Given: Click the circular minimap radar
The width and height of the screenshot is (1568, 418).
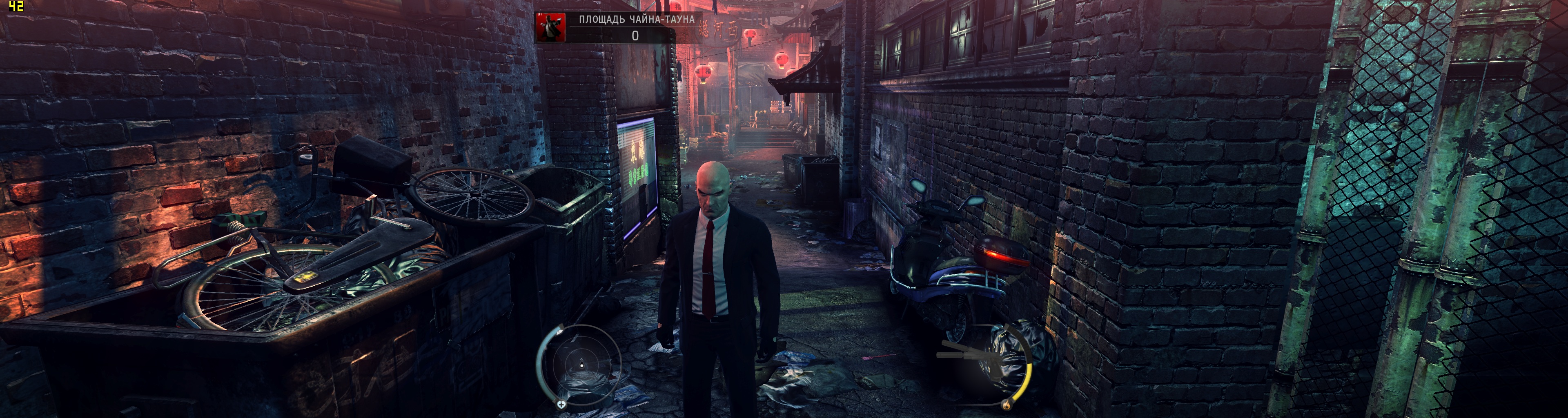Looking at the screenshot, I should coord(581,365).
